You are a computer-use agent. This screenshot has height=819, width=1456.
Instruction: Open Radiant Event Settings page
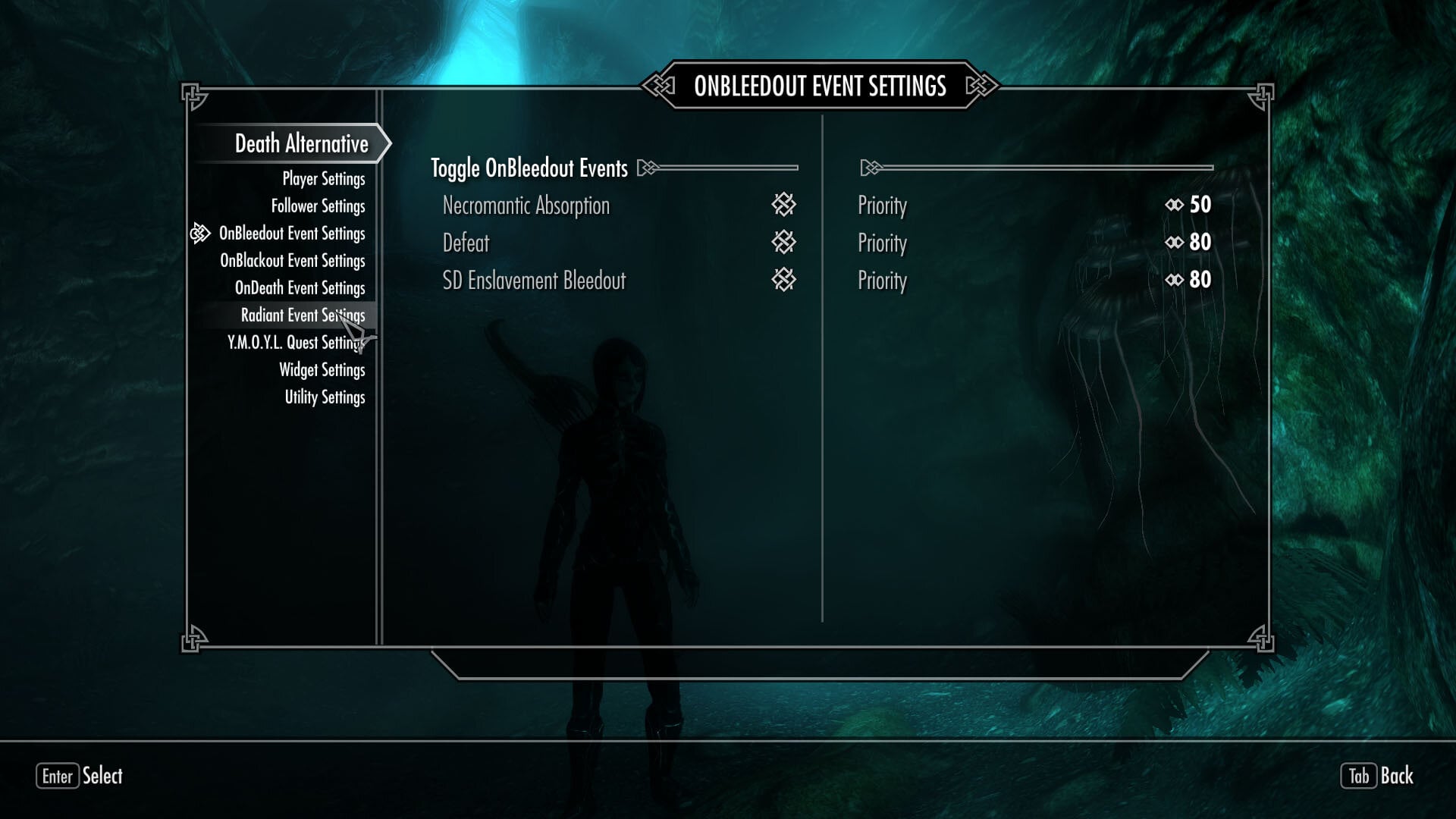point(303,315)
